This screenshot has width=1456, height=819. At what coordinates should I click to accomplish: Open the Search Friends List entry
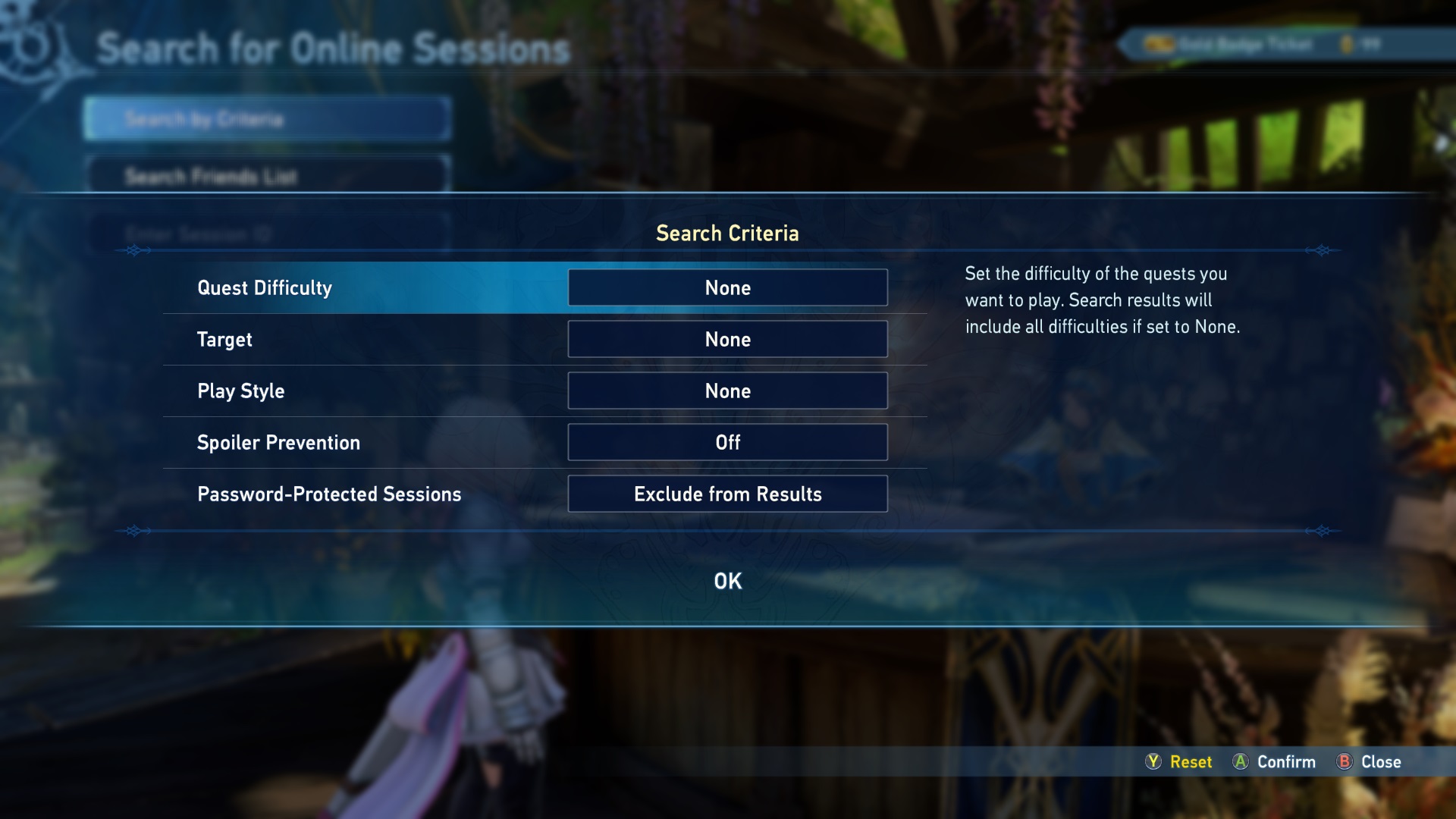click(267, 177)
